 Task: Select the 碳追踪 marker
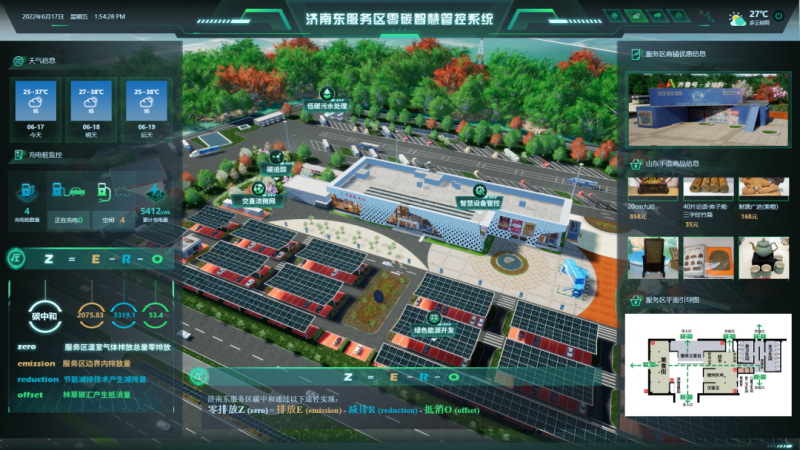coord(276,170)
